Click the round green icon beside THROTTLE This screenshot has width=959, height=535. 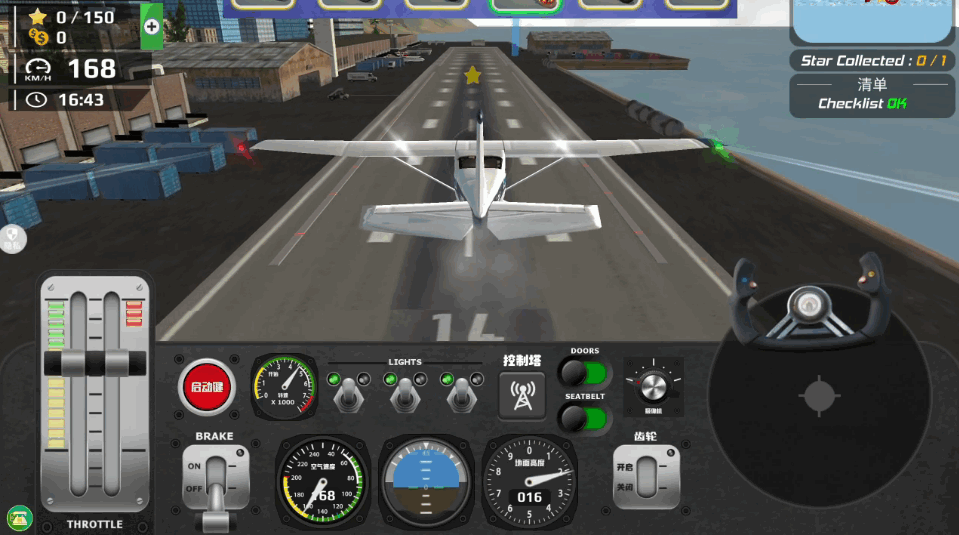tap(19, 518)
